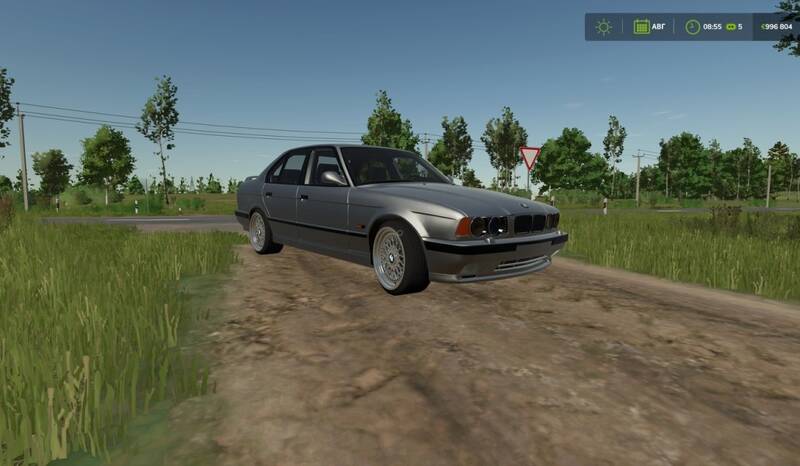Click the clock icon in the HUD
This screenshot has width=800, height=466.
(692, 27)
